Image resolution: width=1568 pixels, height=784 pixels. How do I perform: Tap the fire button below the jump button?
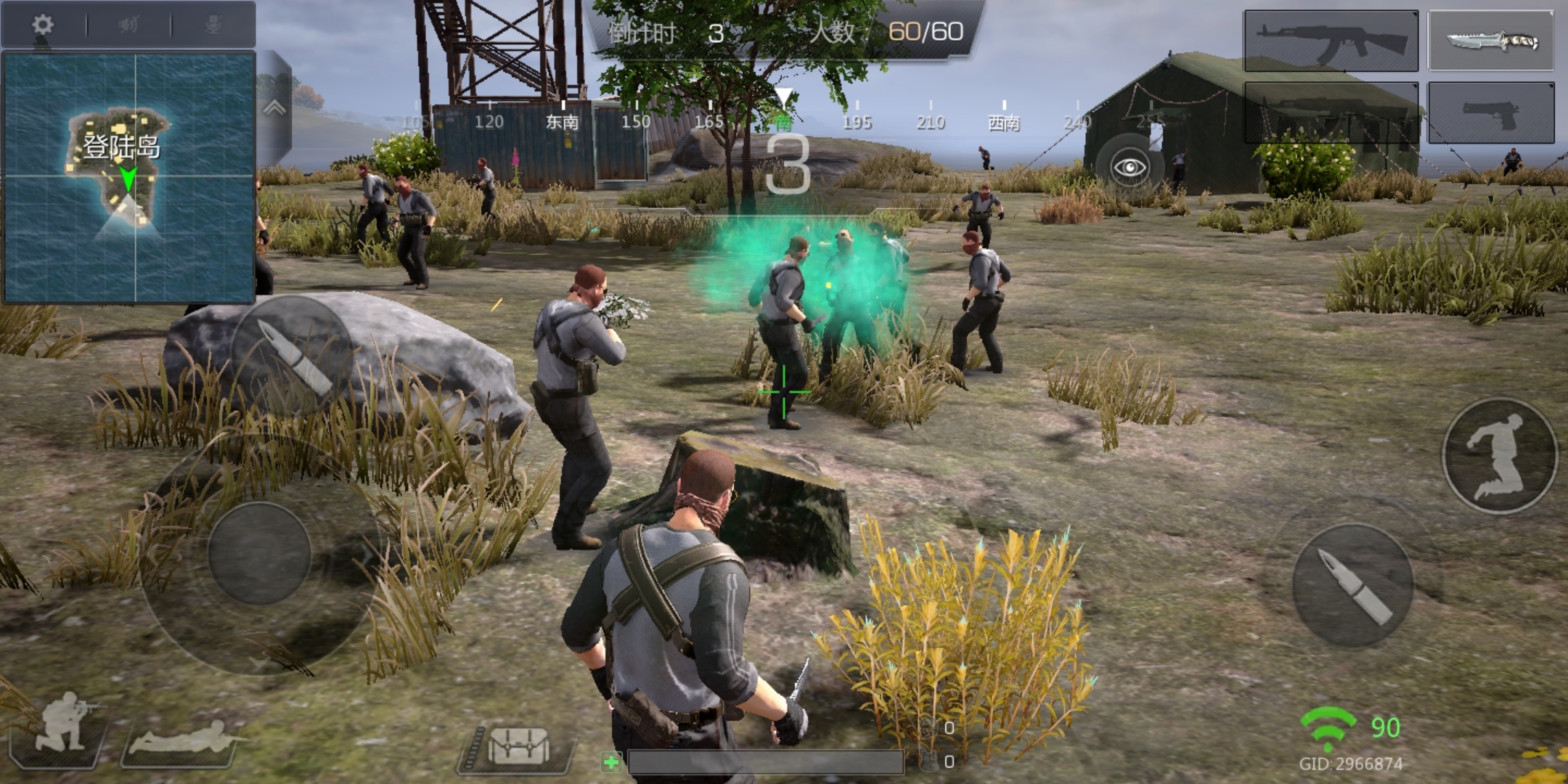click(1352, 585)
